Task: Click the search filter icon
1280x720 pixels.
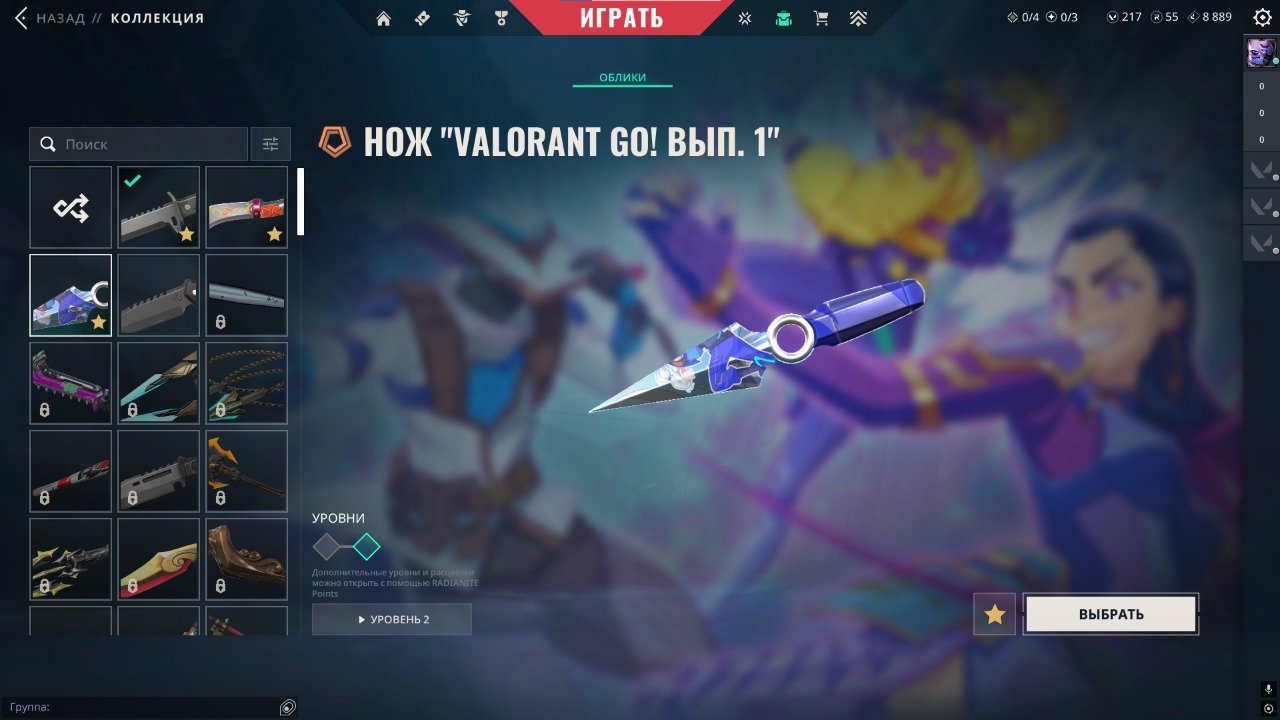Action: 269,144
